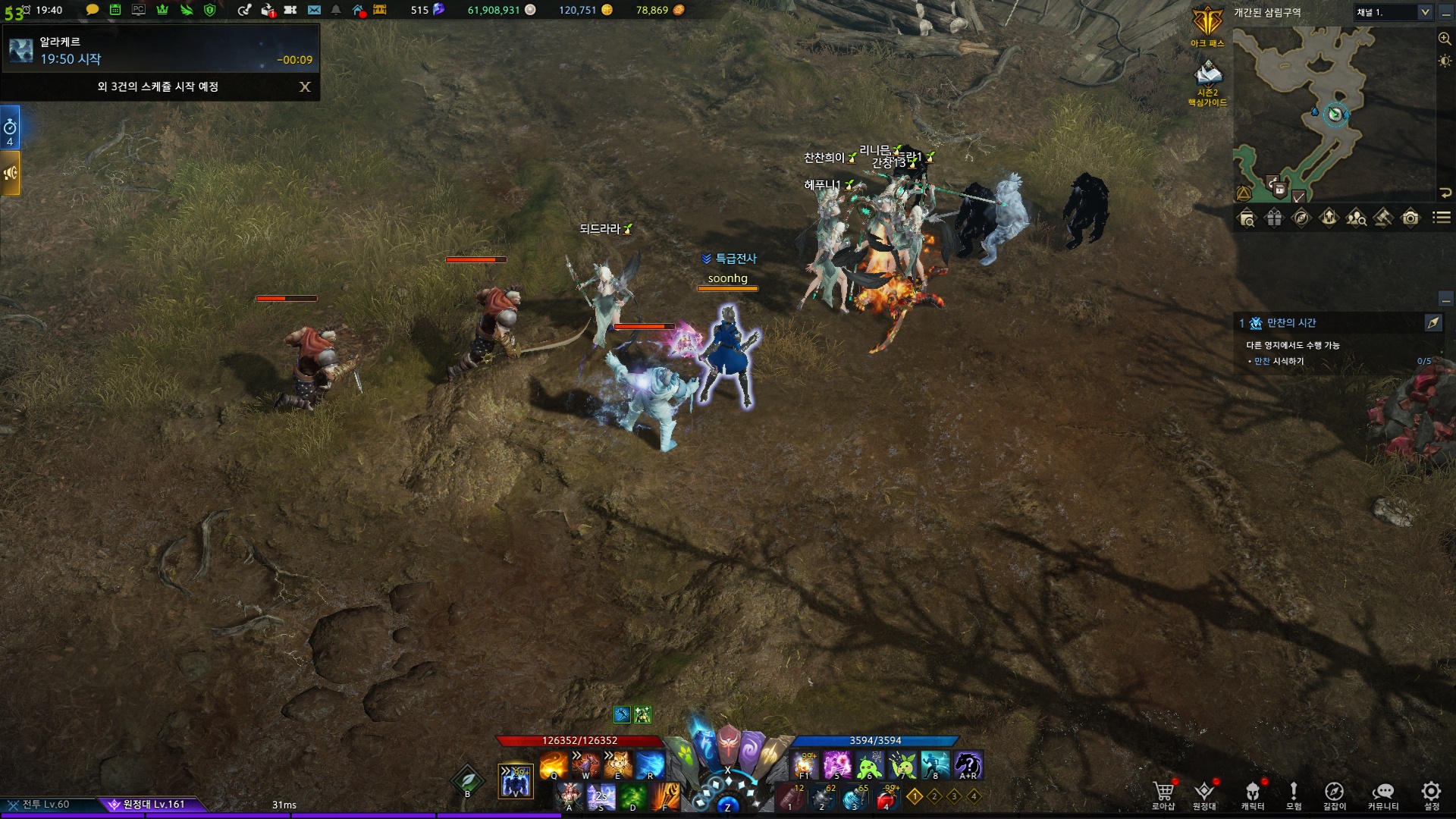Screen dimensions: 1456x819
Task: Open the 시즌2 핵심가이드 book icon
Action: (x=1207, y=78)
